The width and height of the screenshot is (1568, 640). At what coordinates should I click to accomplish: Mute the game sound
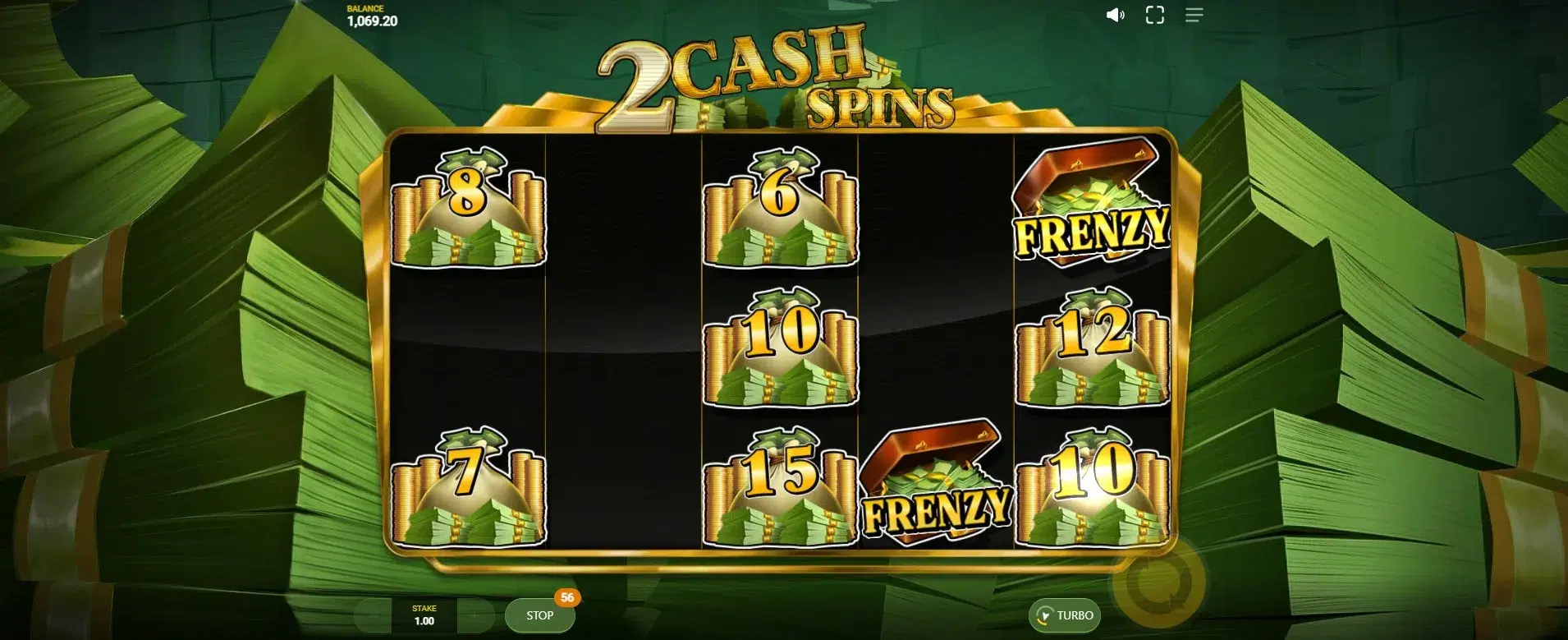1115,15
